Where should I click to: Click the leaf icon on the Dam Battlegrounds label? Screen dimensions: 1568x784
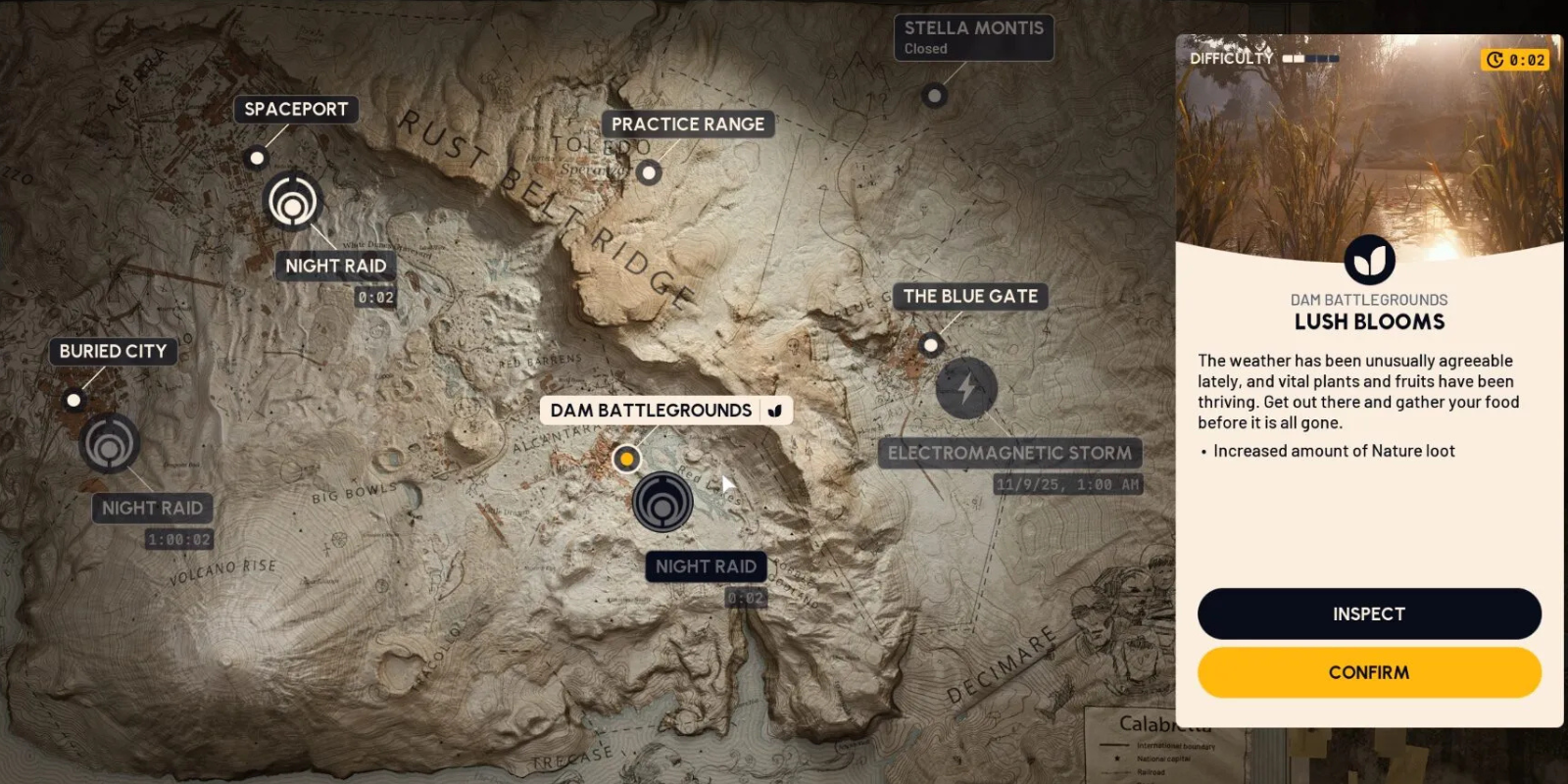(x=775, y=411)
